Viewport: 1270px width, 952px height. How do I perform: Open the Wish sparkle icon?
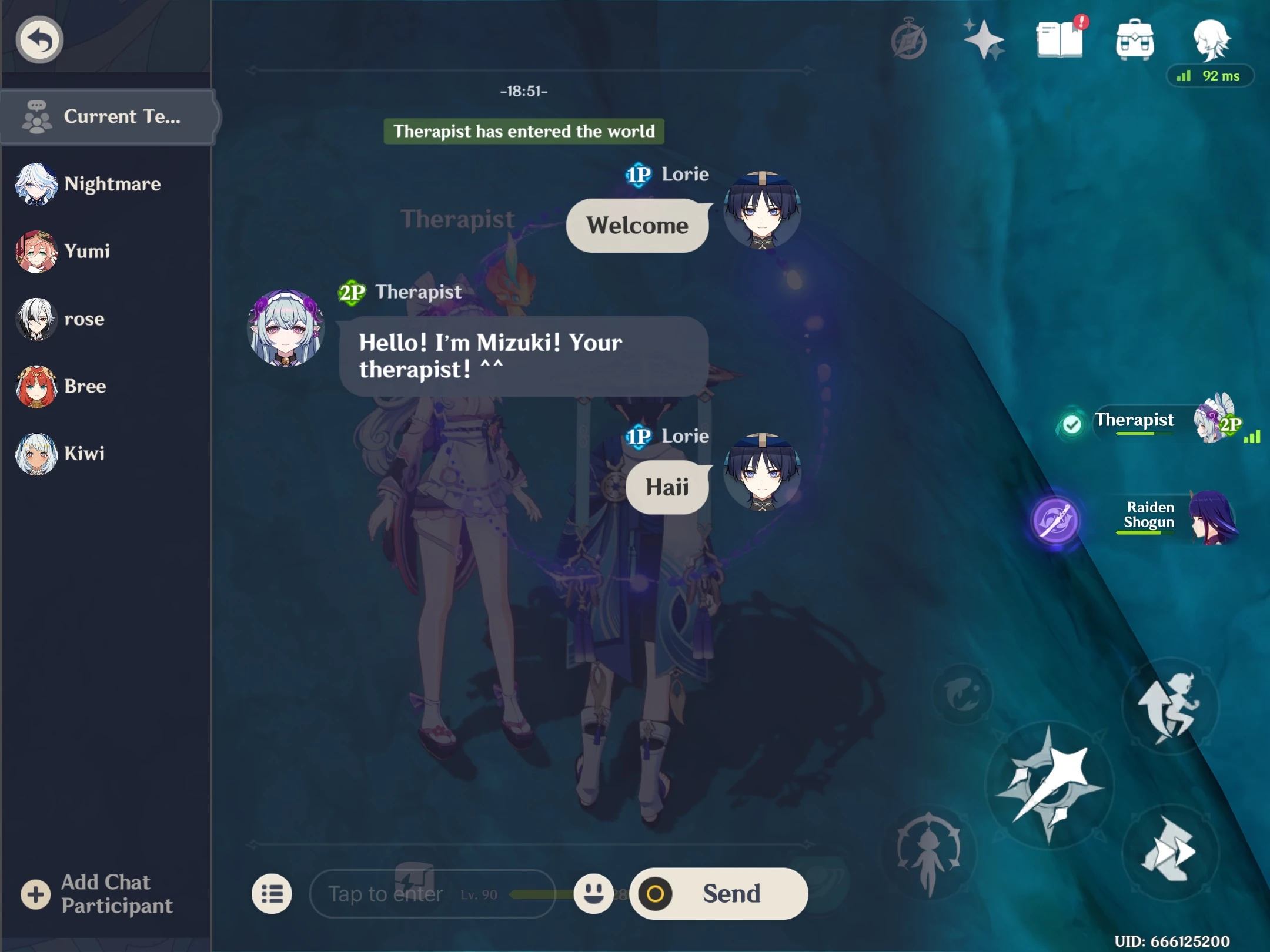(985, 39)
